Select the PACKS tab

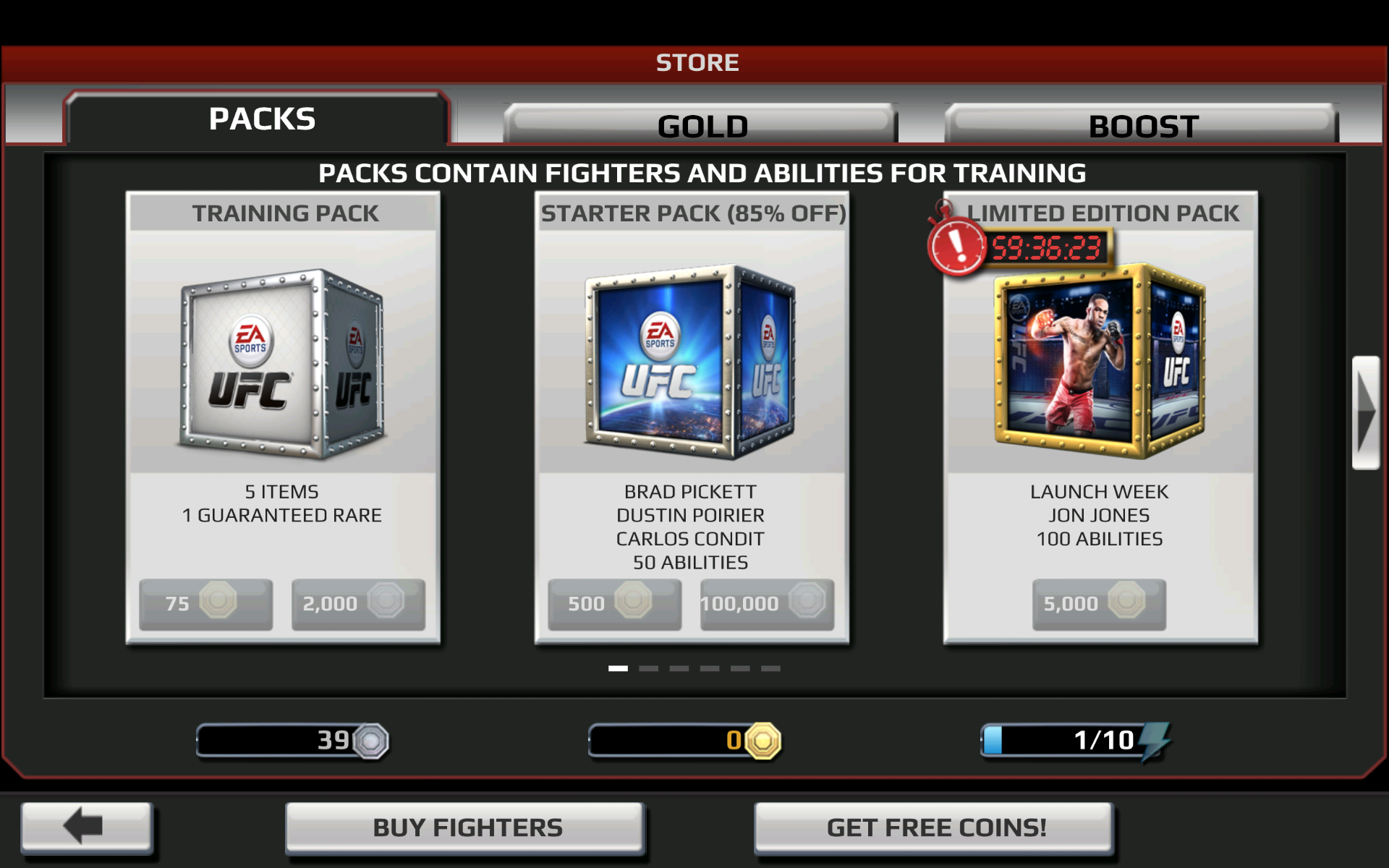(x=260, y=118)
